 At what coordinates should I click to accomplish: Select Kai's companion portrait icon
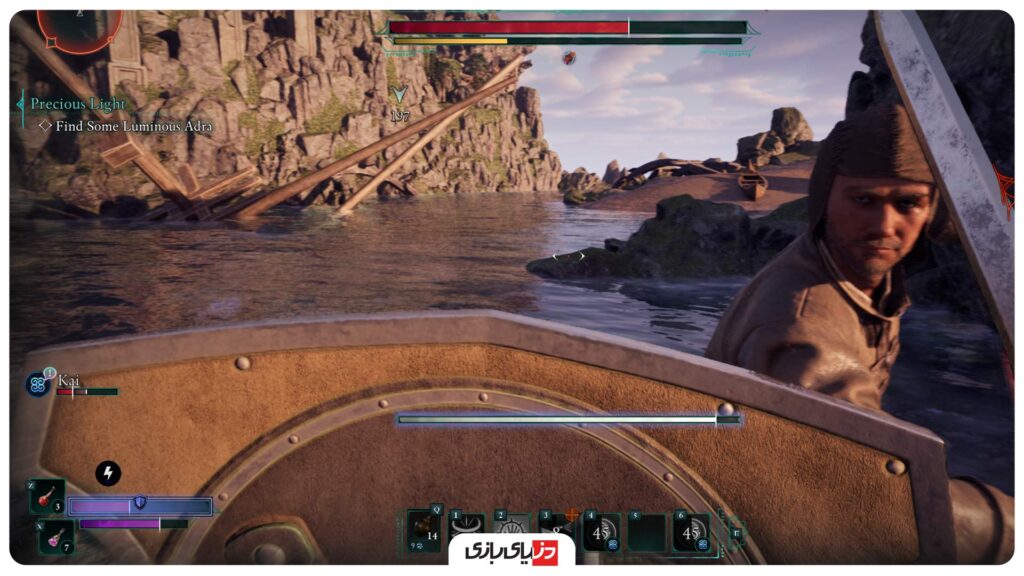(38, 383)
